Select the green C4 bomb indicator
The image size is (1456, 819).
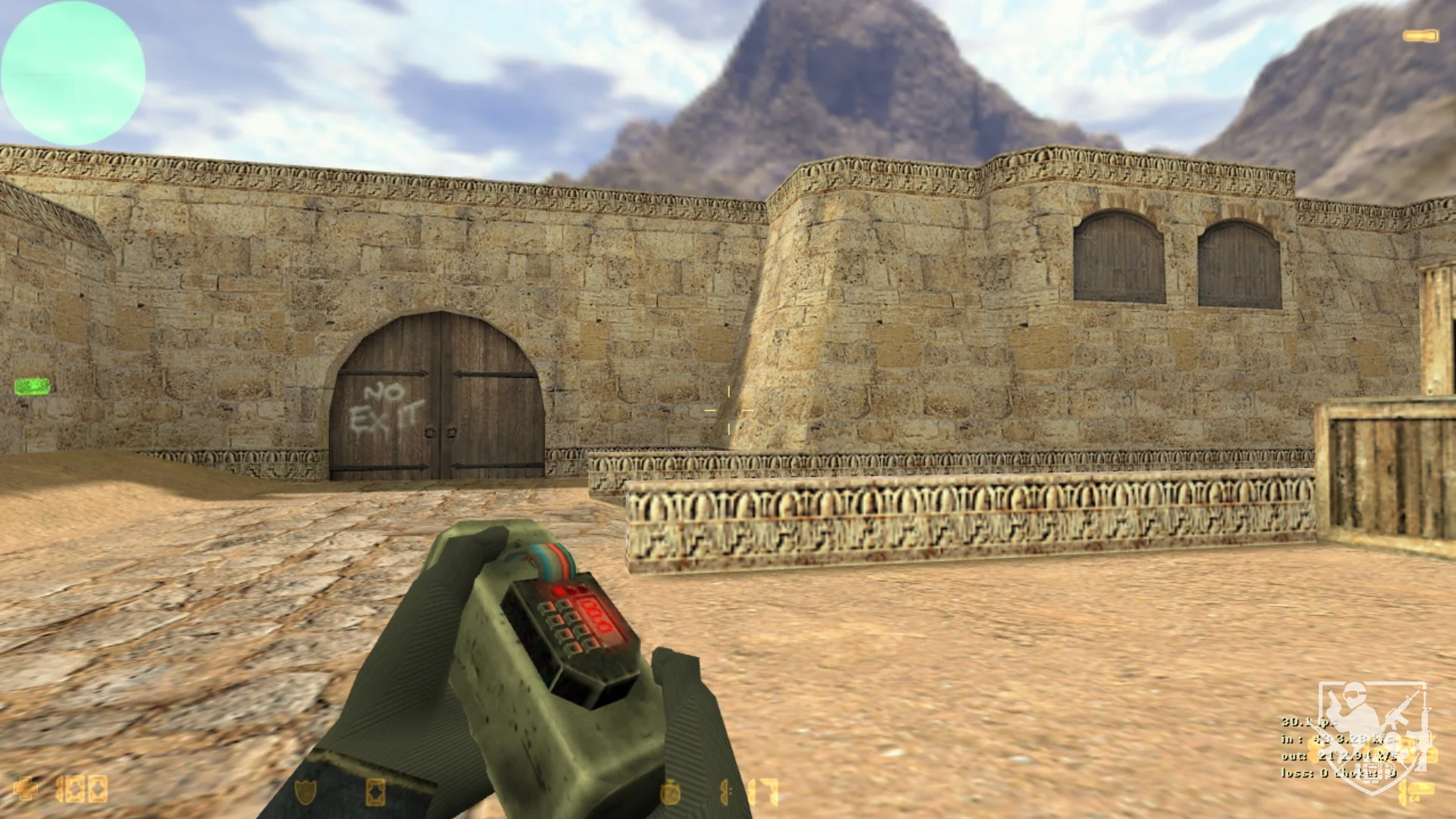(32, 386)
